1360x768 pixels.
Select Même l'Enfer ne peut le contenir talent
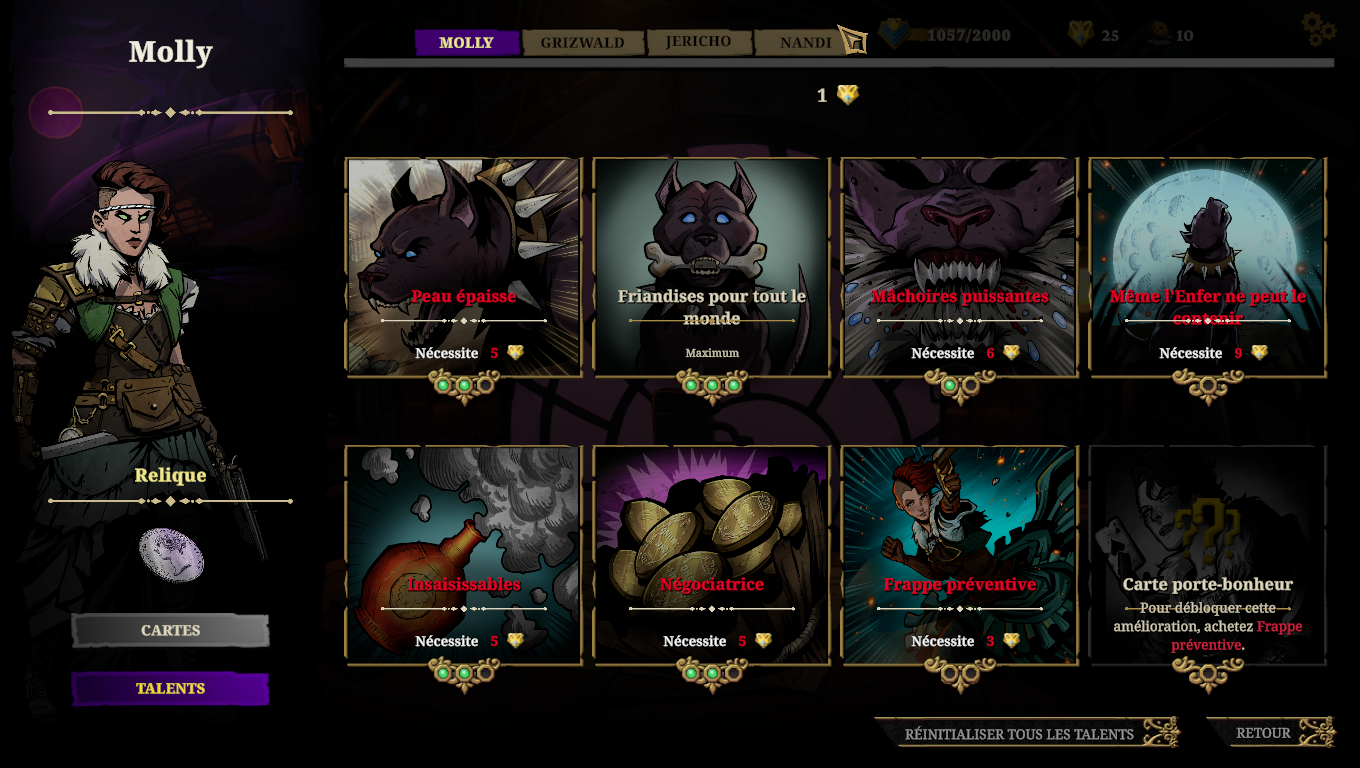(1207, 268)
